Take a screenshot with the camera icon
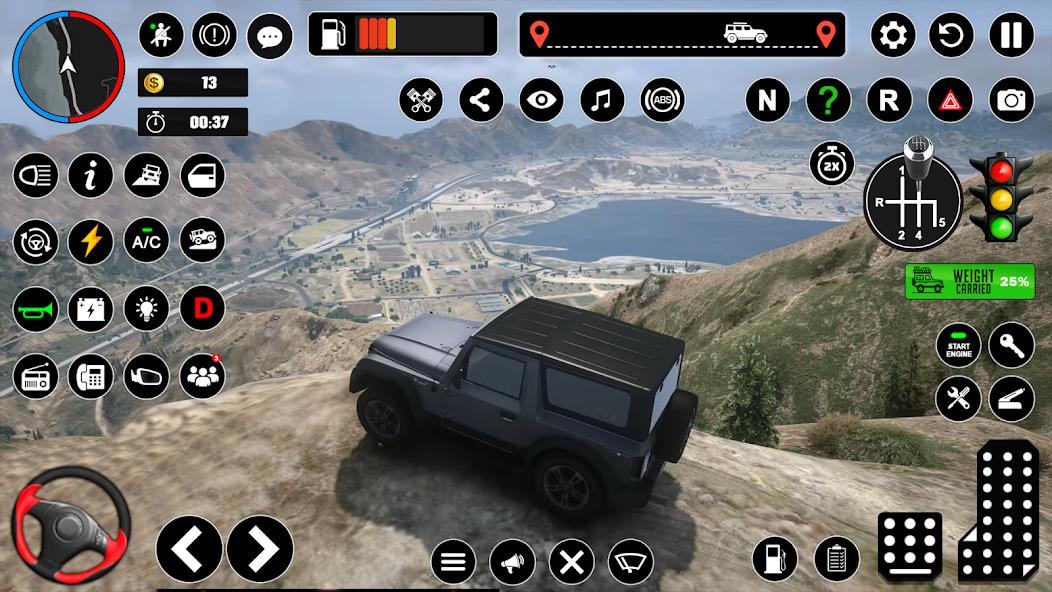 (1011, 100)
